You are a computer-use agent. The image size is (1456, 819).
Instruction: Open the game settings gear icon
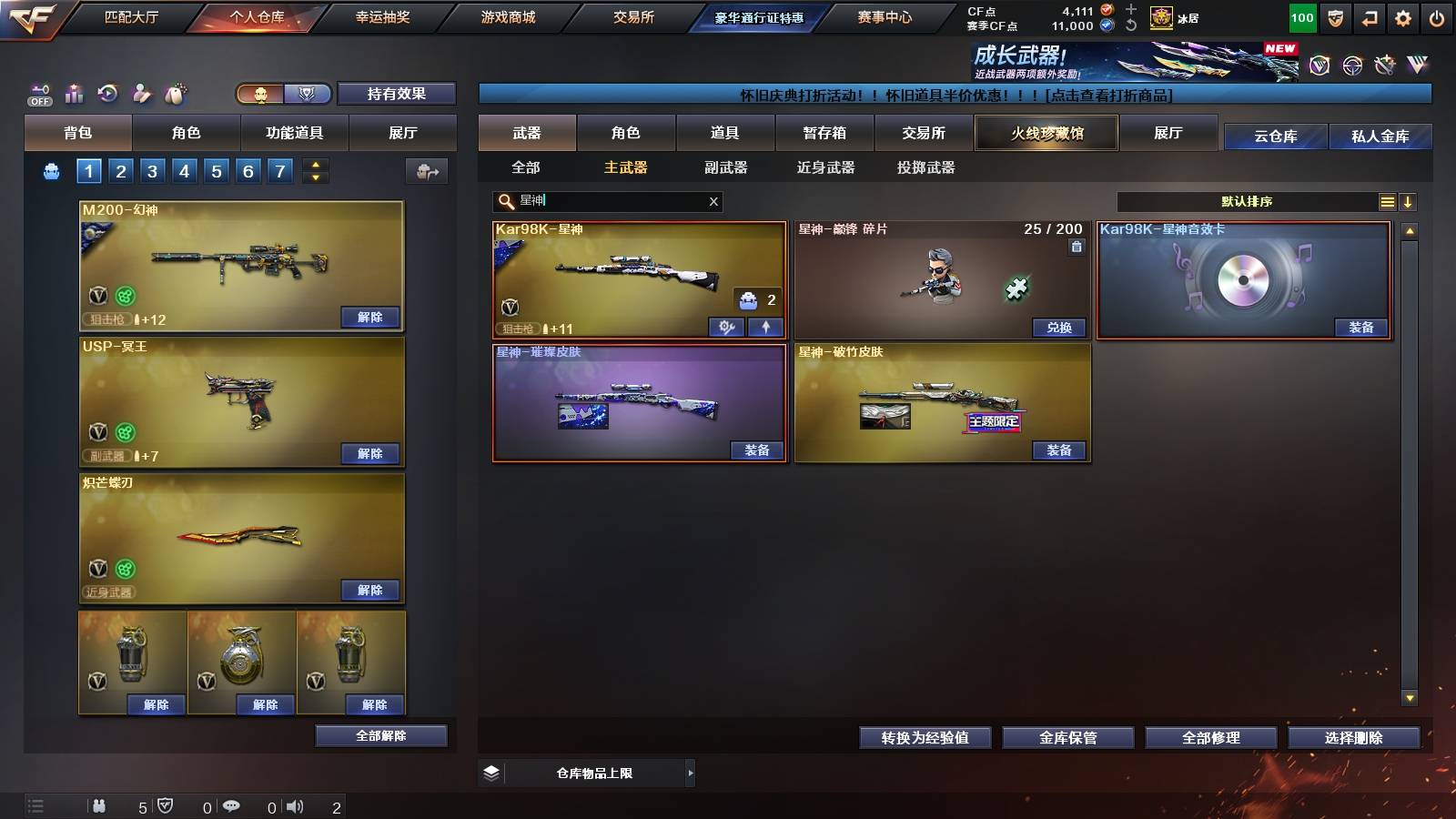point(1402,16)
